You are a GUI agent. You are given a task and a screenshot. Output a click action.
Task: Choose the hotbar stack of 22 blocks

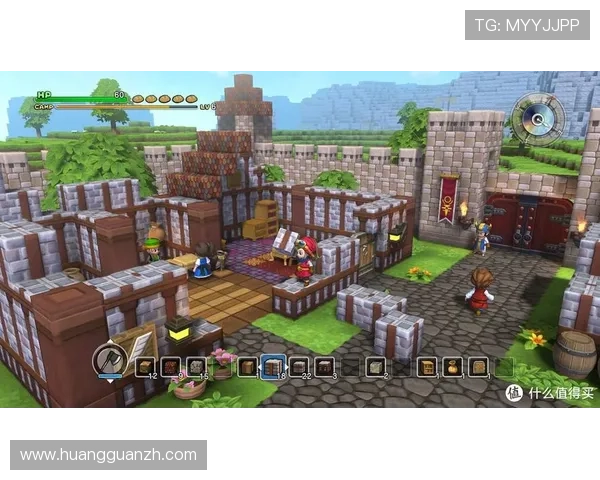(299, 367)
